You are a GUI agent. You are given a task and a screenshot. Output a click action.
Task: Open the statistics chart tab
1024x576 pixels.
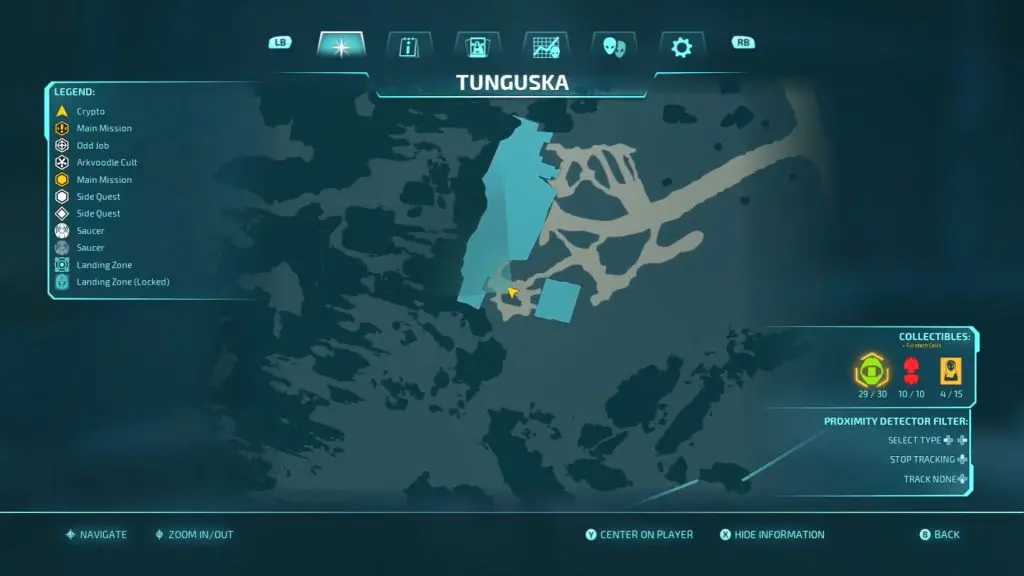pos(545,46)
